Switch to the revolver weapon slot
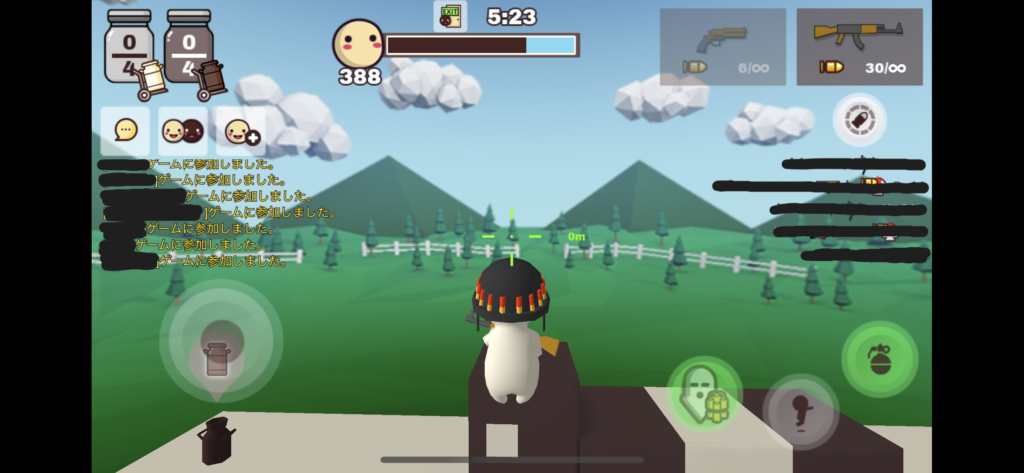Image resolution: width=1024 pixels, height=473 pixels. point(723,47)
